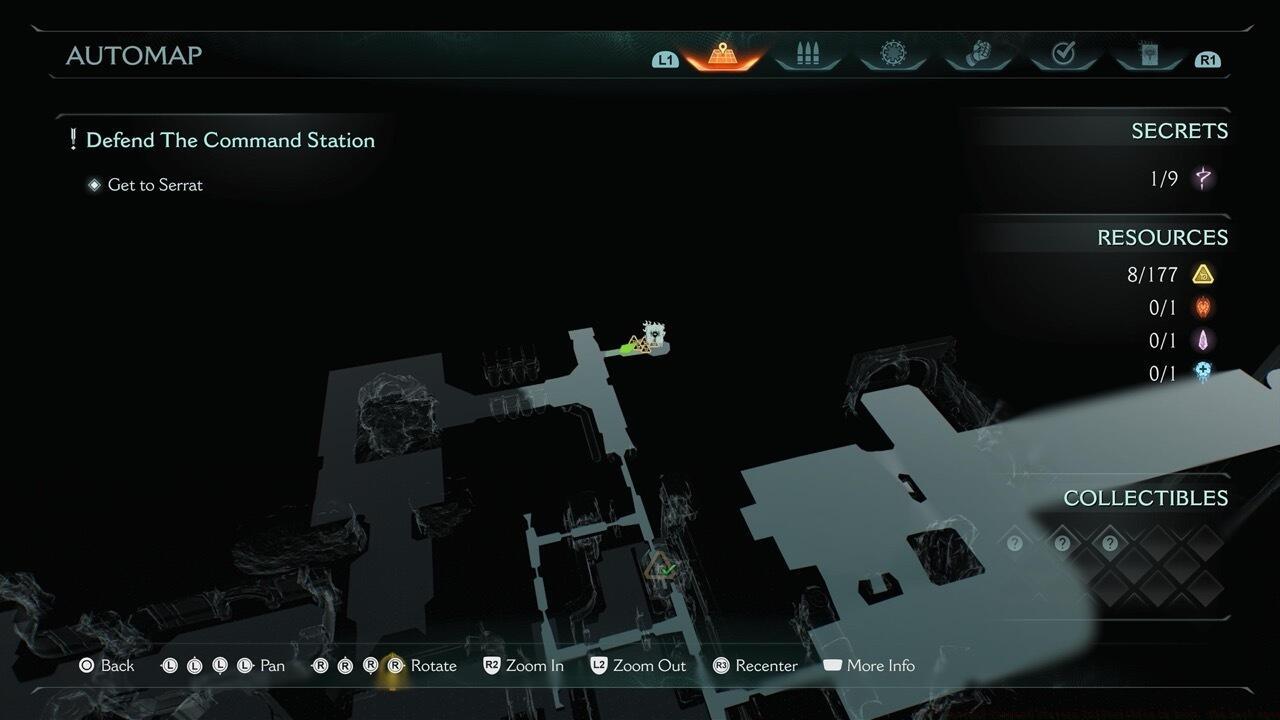Image resolution: width=1280 pixels, height=720 pixels.
Task: Click the green player arrow on the map
Action: [629, 349]
